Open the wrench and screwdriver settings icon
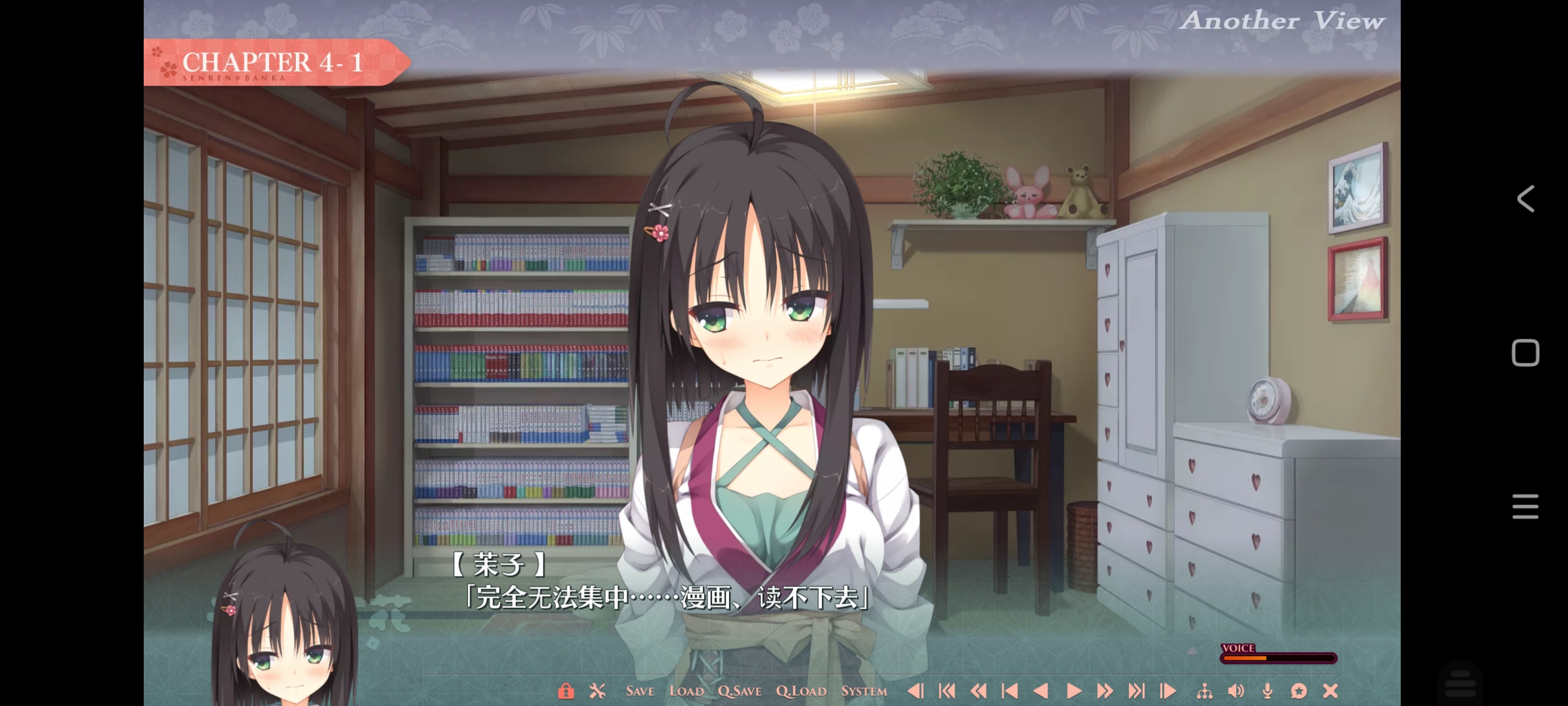This screenshot has width=1568, height=706. pyautogui.click(x=597, y=691)
